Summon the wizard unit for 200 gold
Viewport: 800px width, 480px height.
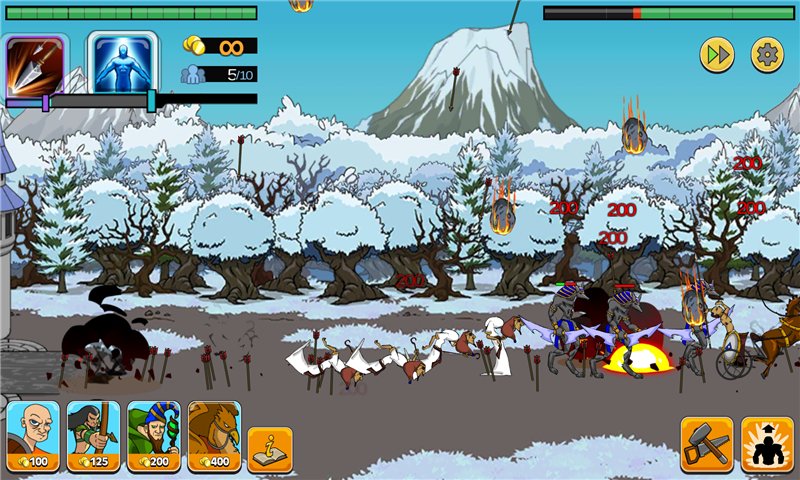[153, 437]
